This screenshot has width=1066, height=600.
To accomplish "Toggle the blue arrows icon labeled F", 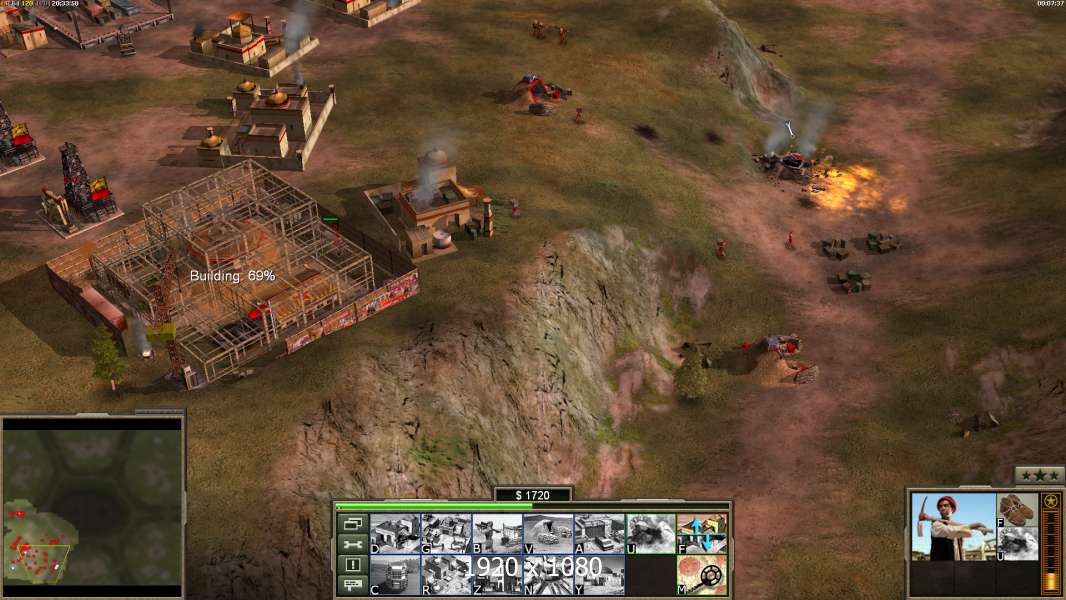I will point(702,533).
